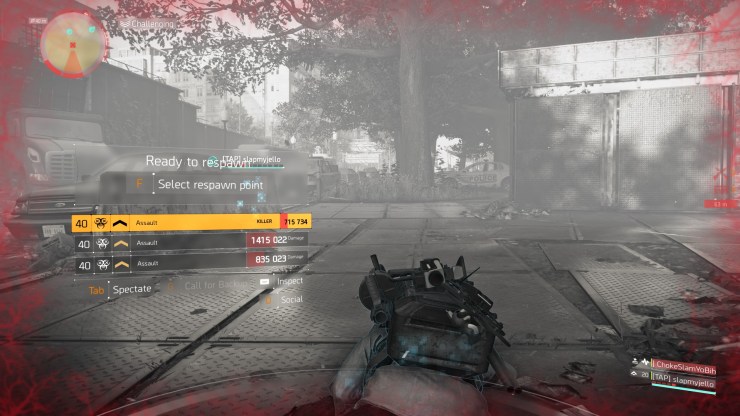Choose the Spectate option
The height and width of the screenshot is (416, 740).
pos(131,289)
